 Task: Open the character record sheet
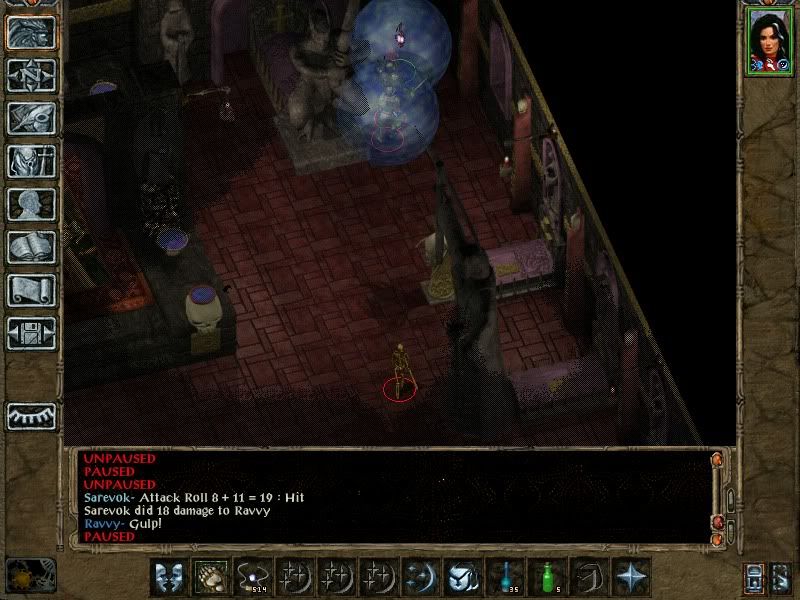click(x=31, y=204)
